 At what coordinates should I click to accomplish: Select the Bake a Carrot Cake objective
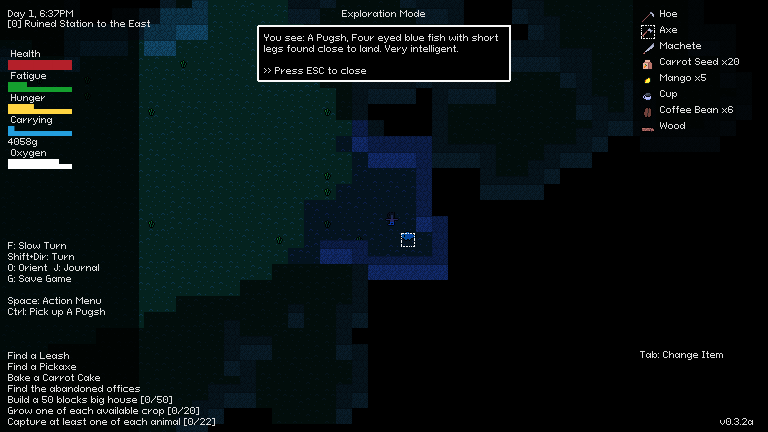click(54, 378)
